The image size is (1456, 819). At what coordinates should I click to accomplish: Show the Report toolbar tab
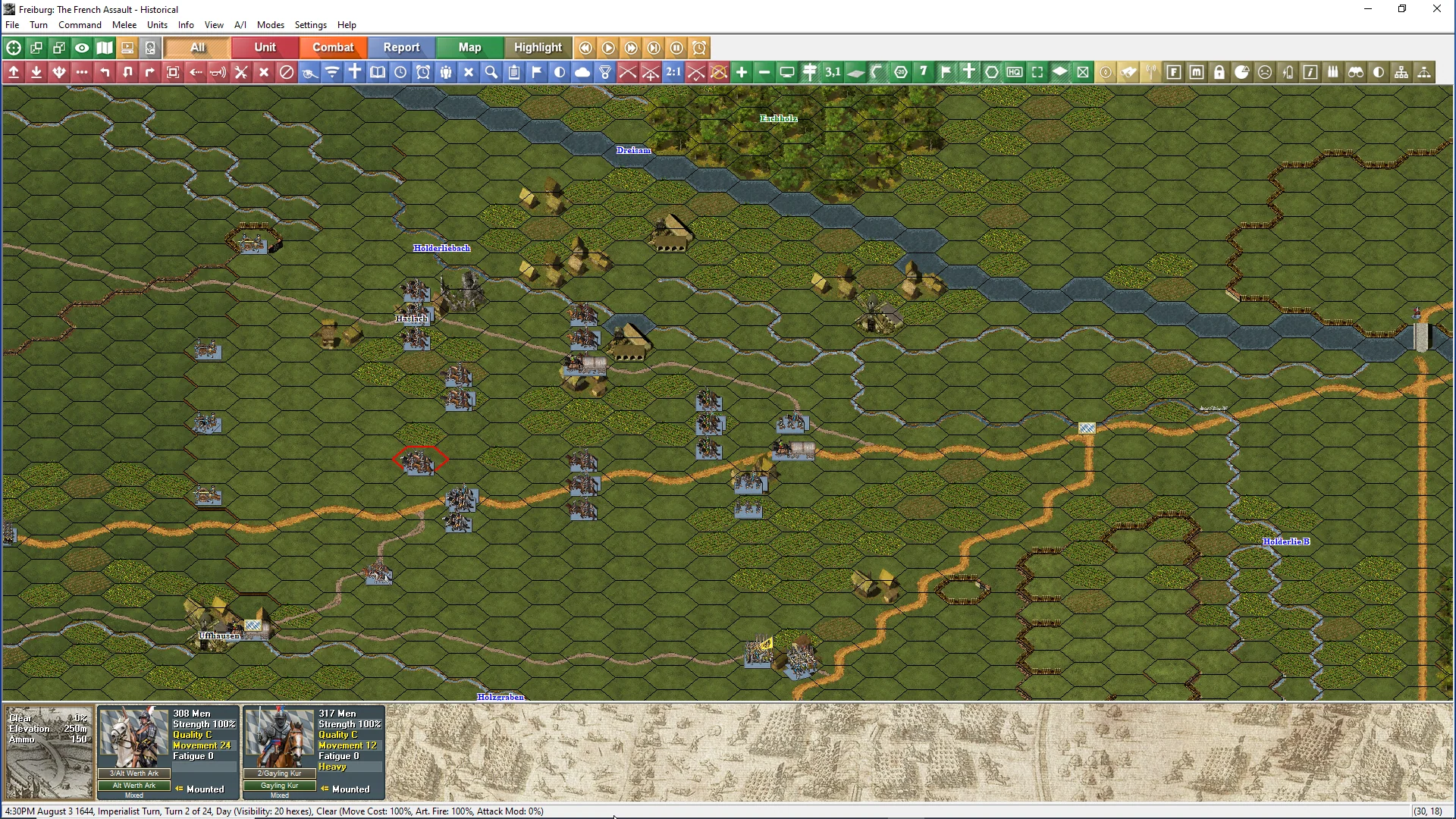[401, 48]
